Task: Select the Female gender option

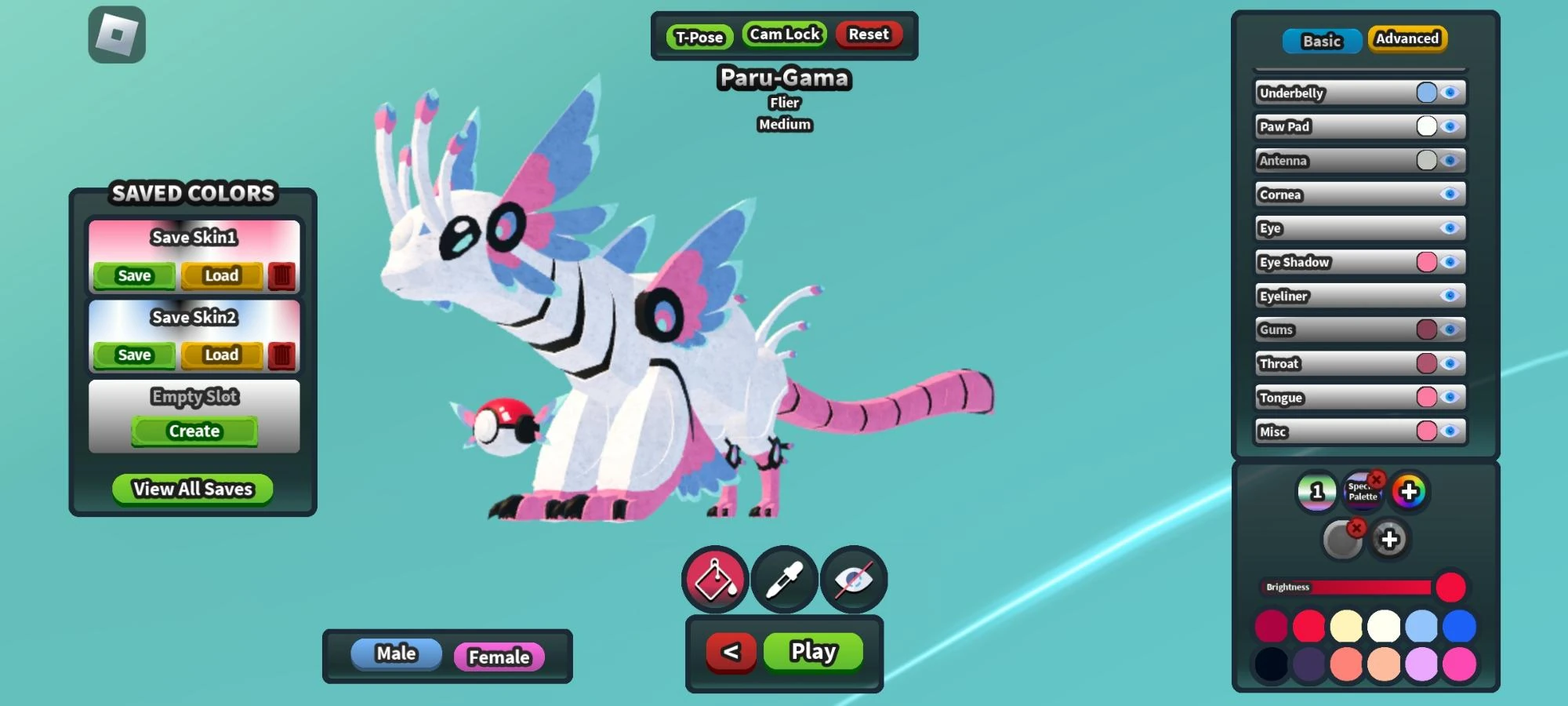Action: (x=498, y=657)
